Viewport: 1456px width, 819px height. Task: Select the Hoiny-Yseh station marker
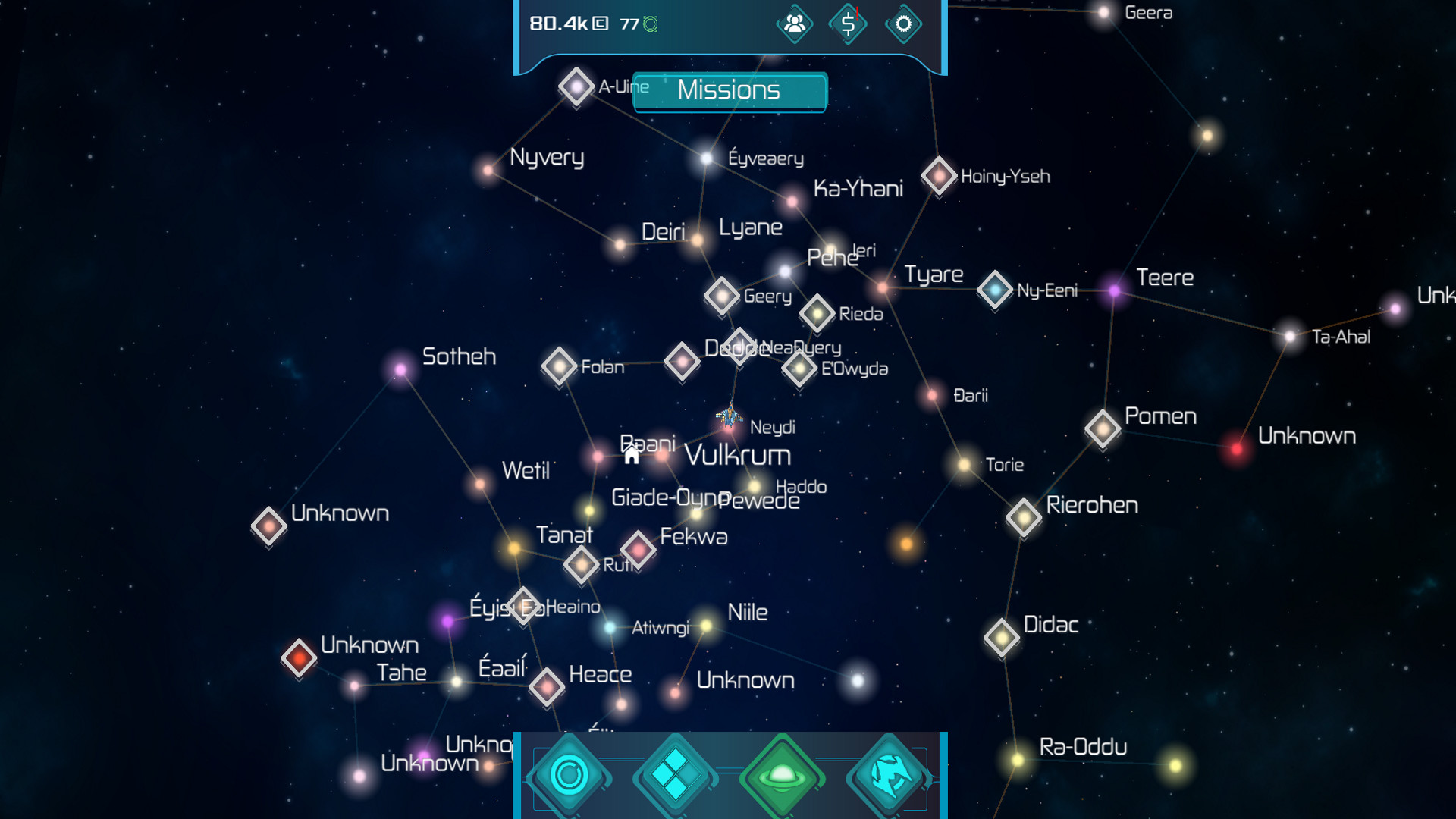pyautogui.click(x=938, y=176)
